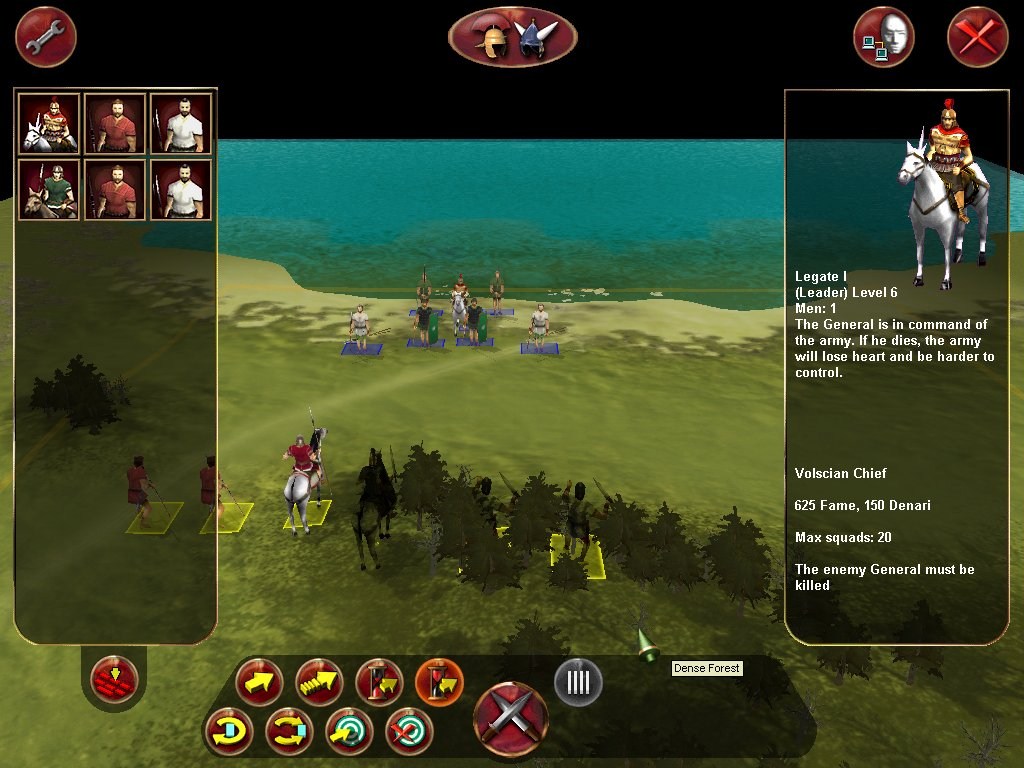Choose the single yellow arrow order
The image size is (1024, 768).
(x=259, y=683)
